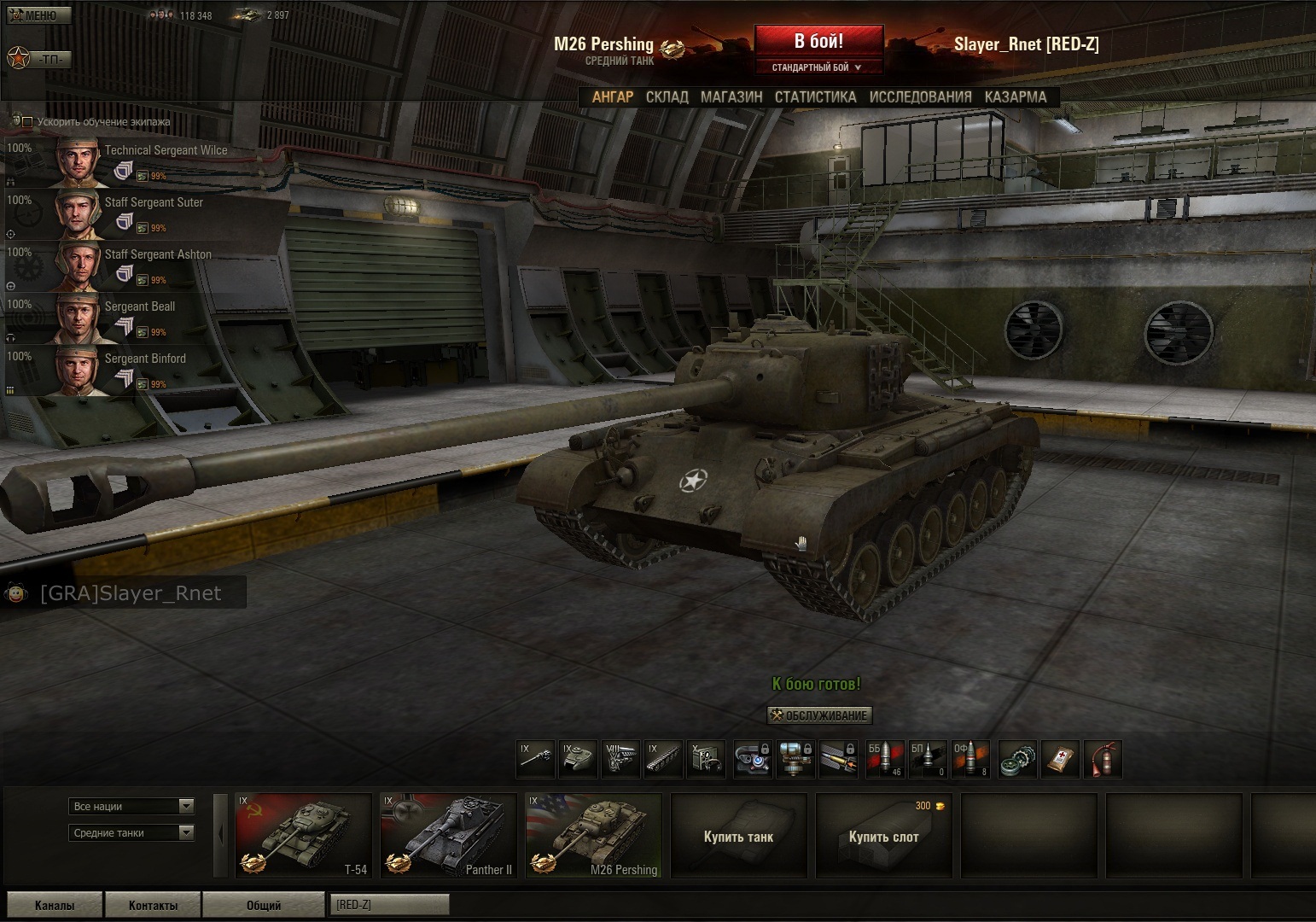Select the T-54 tank in carousel

tap(303, 836)
